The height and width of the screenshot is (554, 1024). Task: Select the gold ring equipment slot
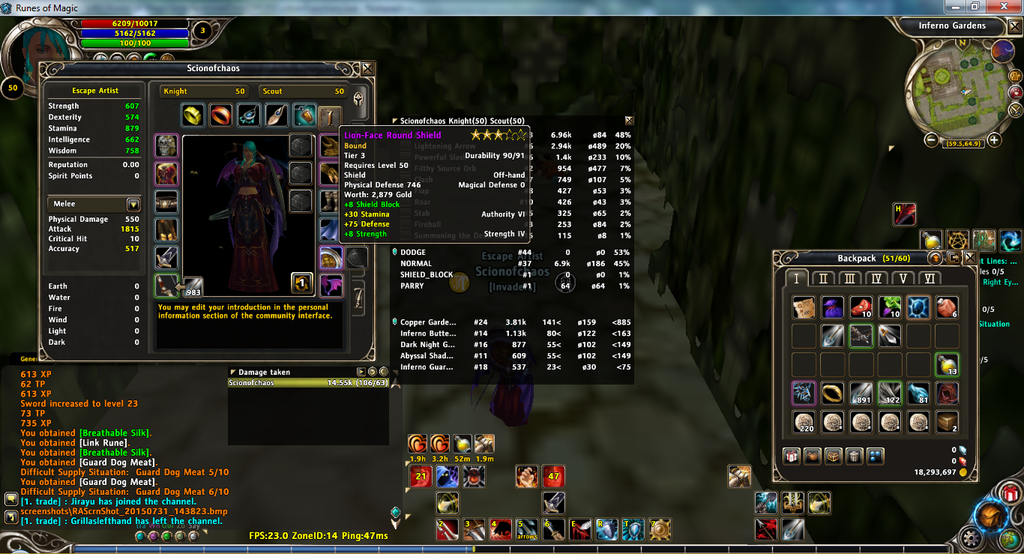(192, 115)
